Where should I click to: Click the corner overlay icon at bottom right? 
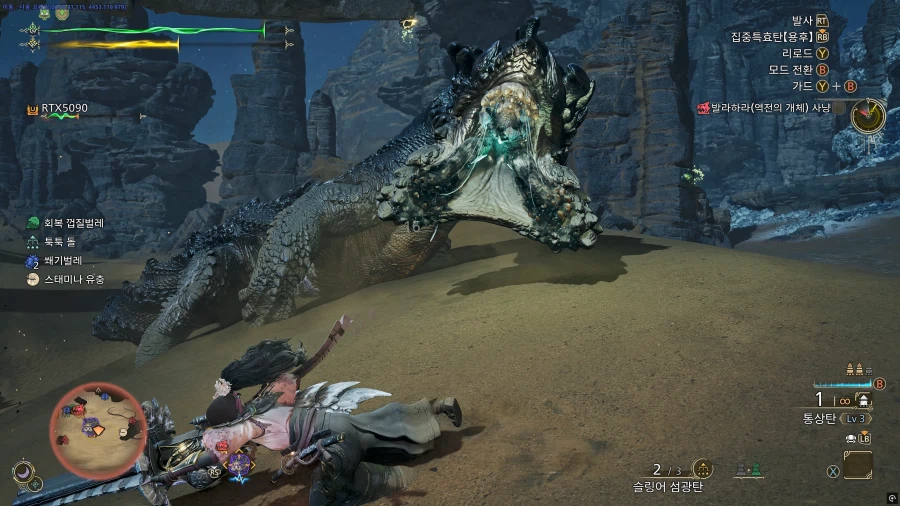pyautogui.click(x=890, y=497)
